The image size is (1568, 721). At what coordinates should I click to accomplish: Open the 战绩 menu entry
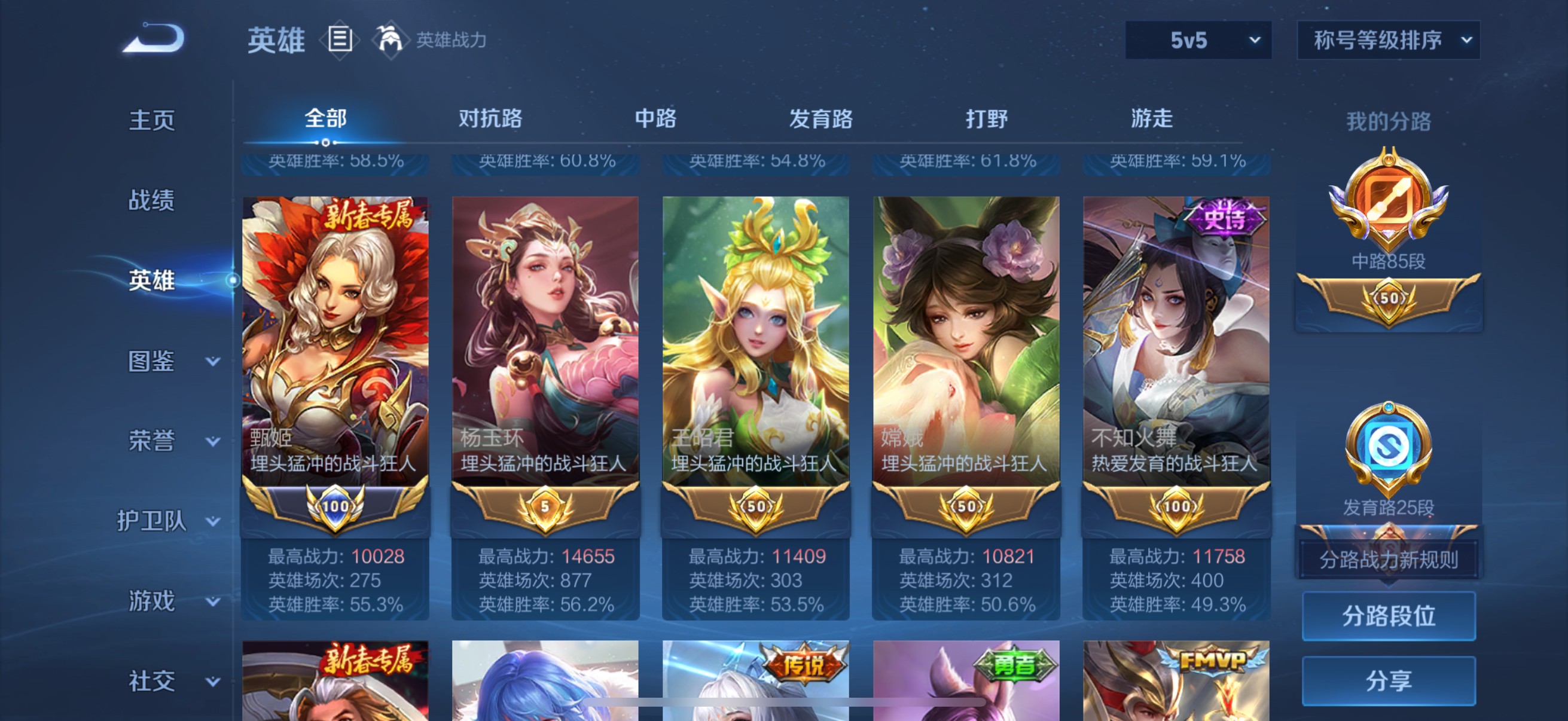click(x=151, y=201)
